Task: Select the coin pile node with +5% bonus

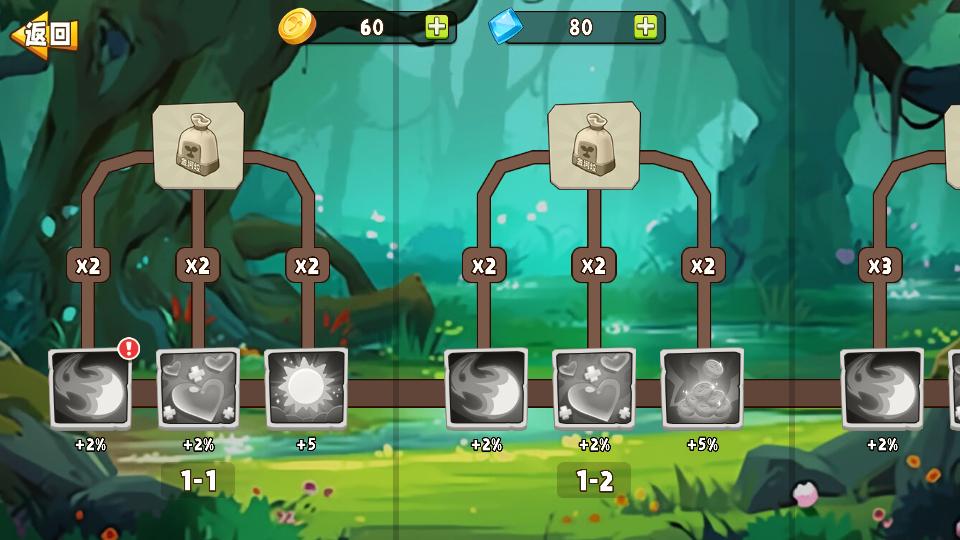Action: (702, 388)
